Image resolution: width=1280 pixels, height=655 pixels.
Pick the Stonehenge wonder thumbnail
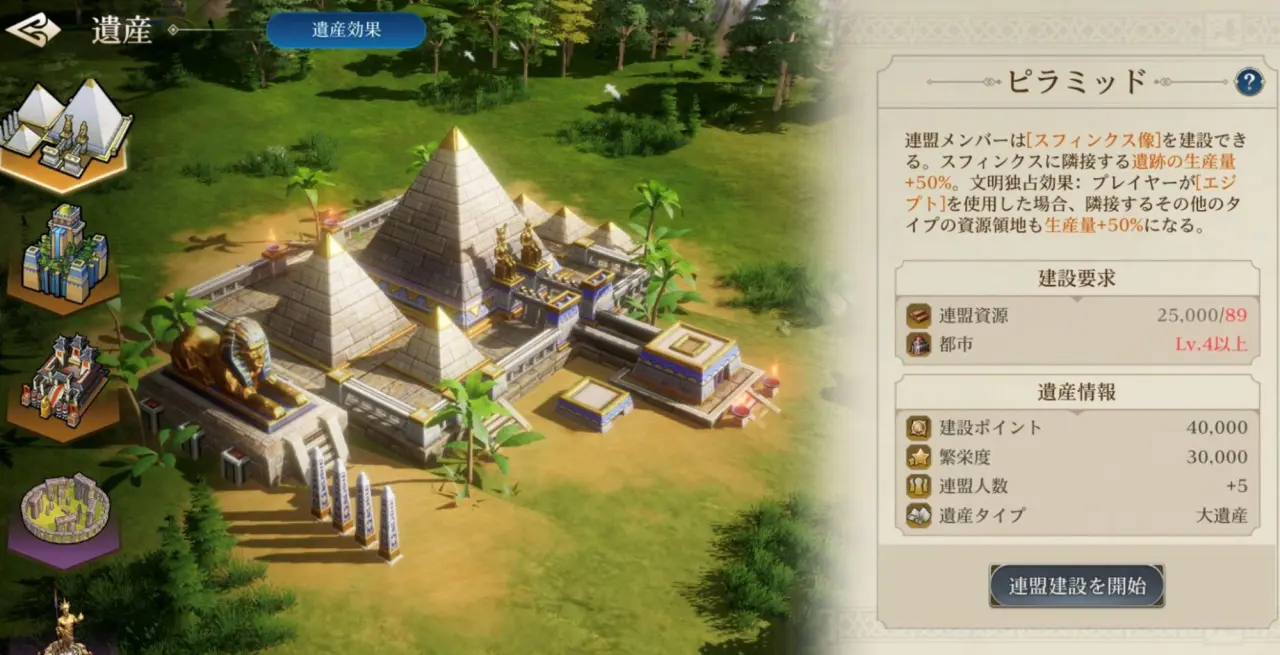point(65,512)
